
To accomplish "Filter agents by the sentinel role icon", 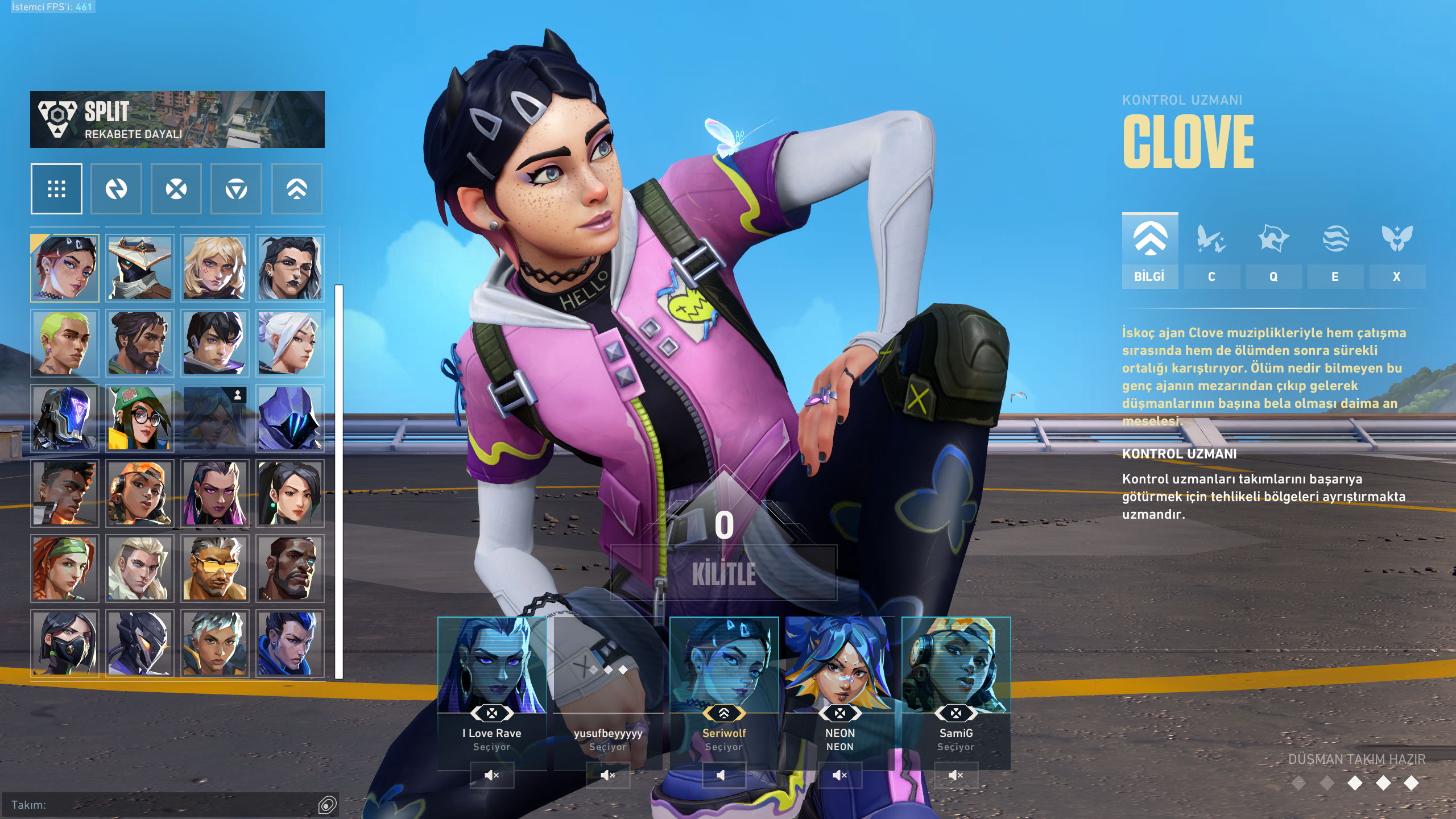I will point(236,189).
